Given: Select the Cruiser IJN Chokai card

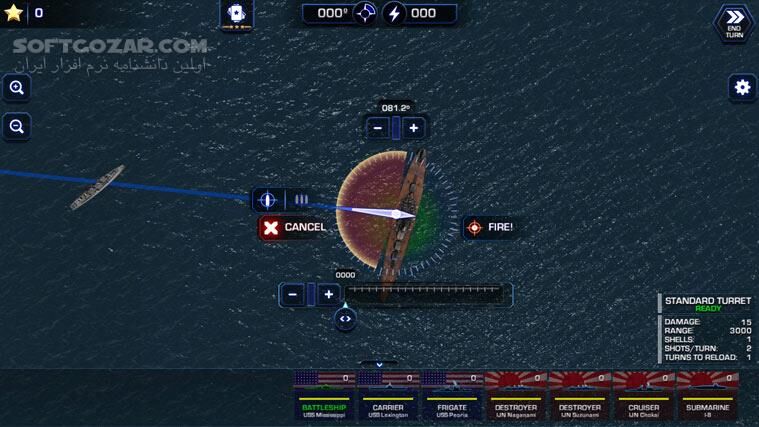Looking at the screenshot, I should tap(644, 394).
